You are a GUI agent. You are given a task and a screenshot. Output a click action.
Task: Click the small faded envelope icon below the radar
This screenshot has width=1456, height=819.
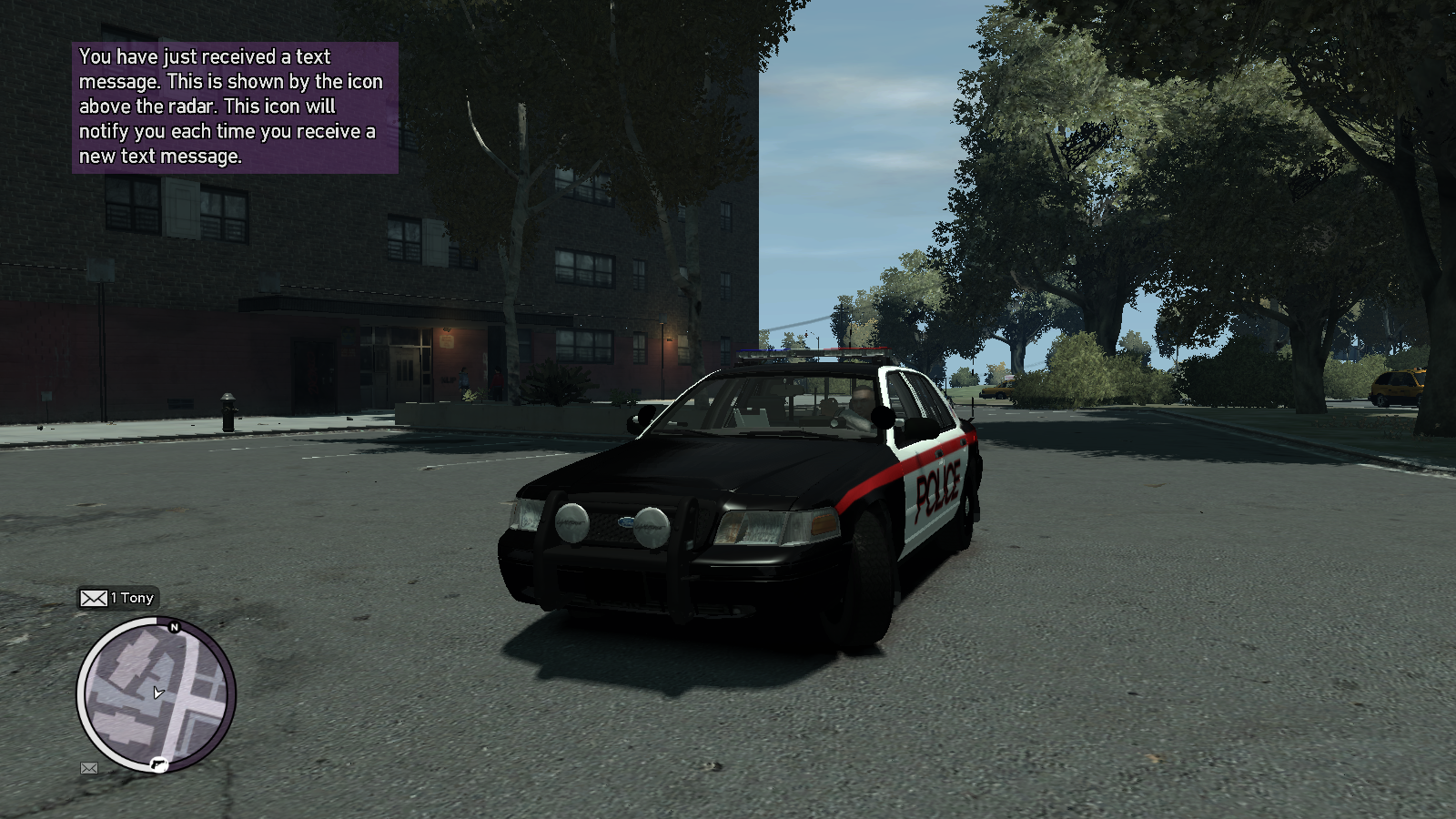tap(89, 768)
